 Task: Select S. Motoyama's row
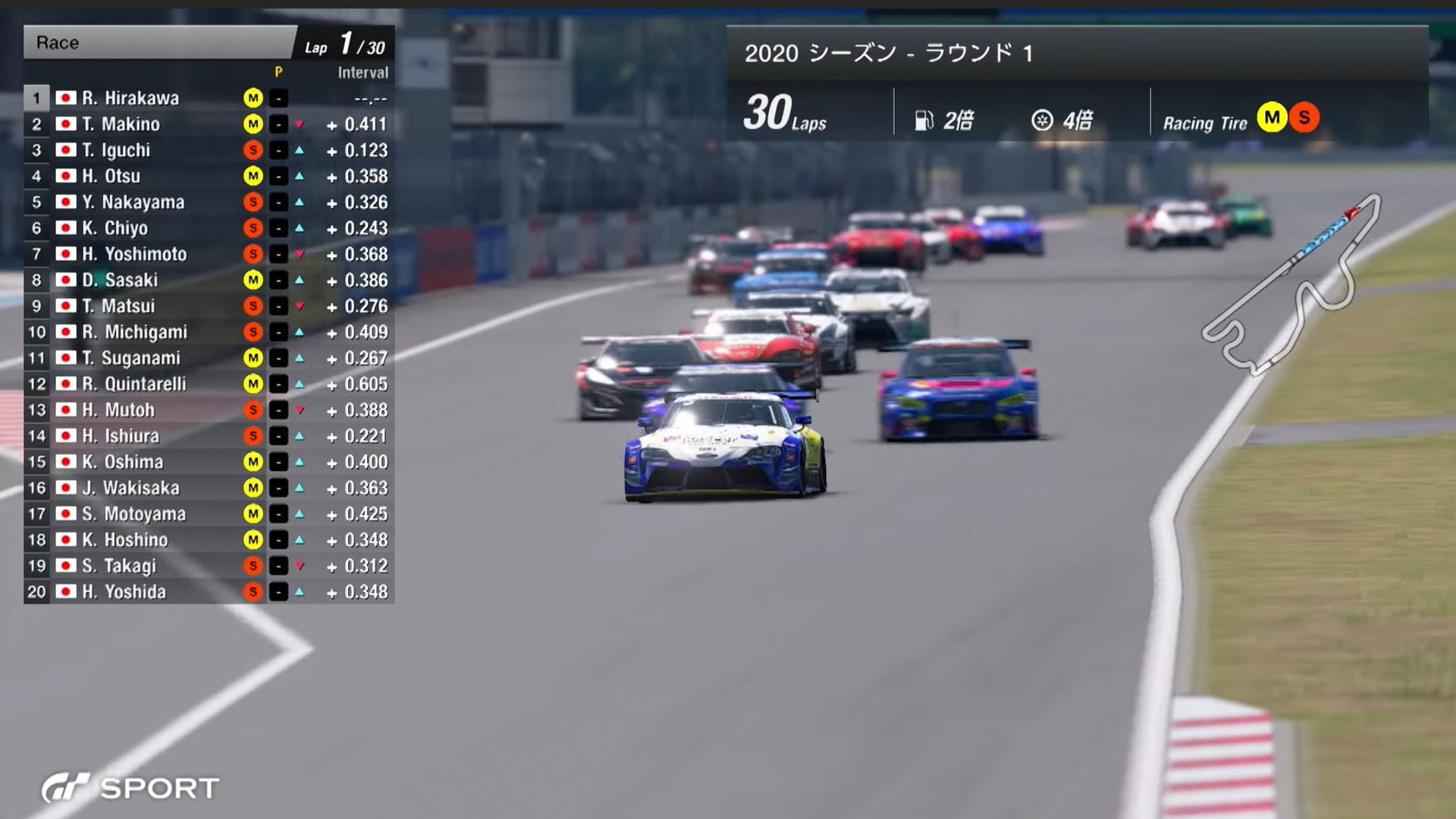point(134,514)
